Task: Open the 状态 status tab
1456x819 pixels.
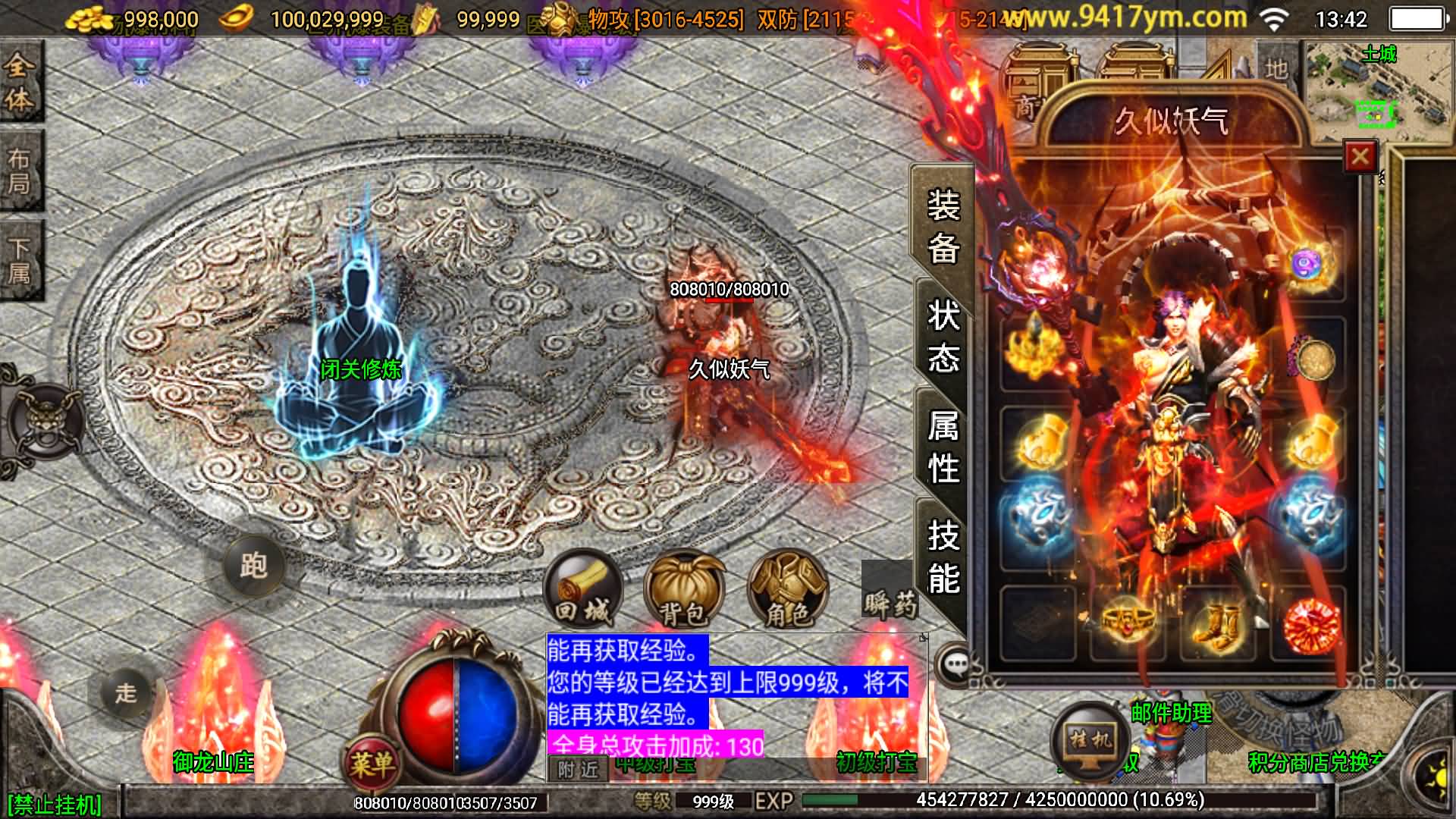Action: point(943,336)
